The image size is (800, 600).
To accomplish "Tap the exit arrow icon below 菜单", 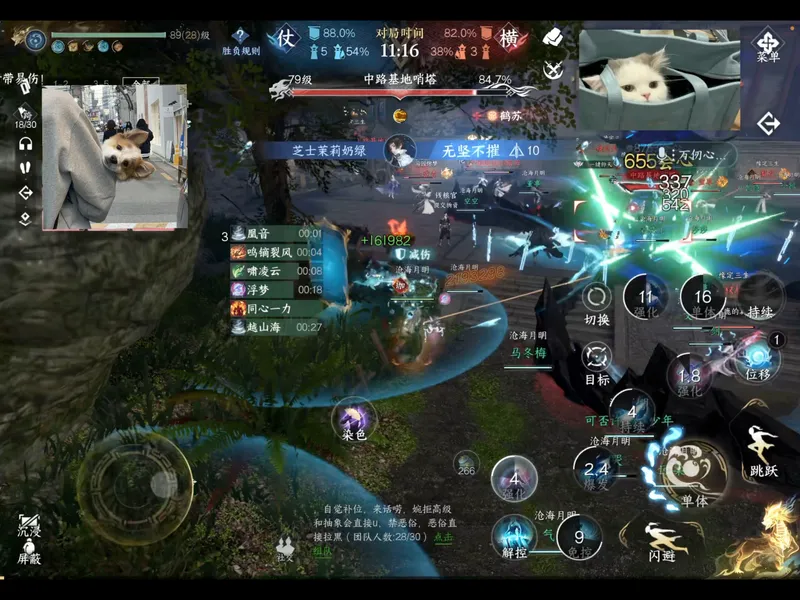I will pyautogui.click(x=768, y=123).
